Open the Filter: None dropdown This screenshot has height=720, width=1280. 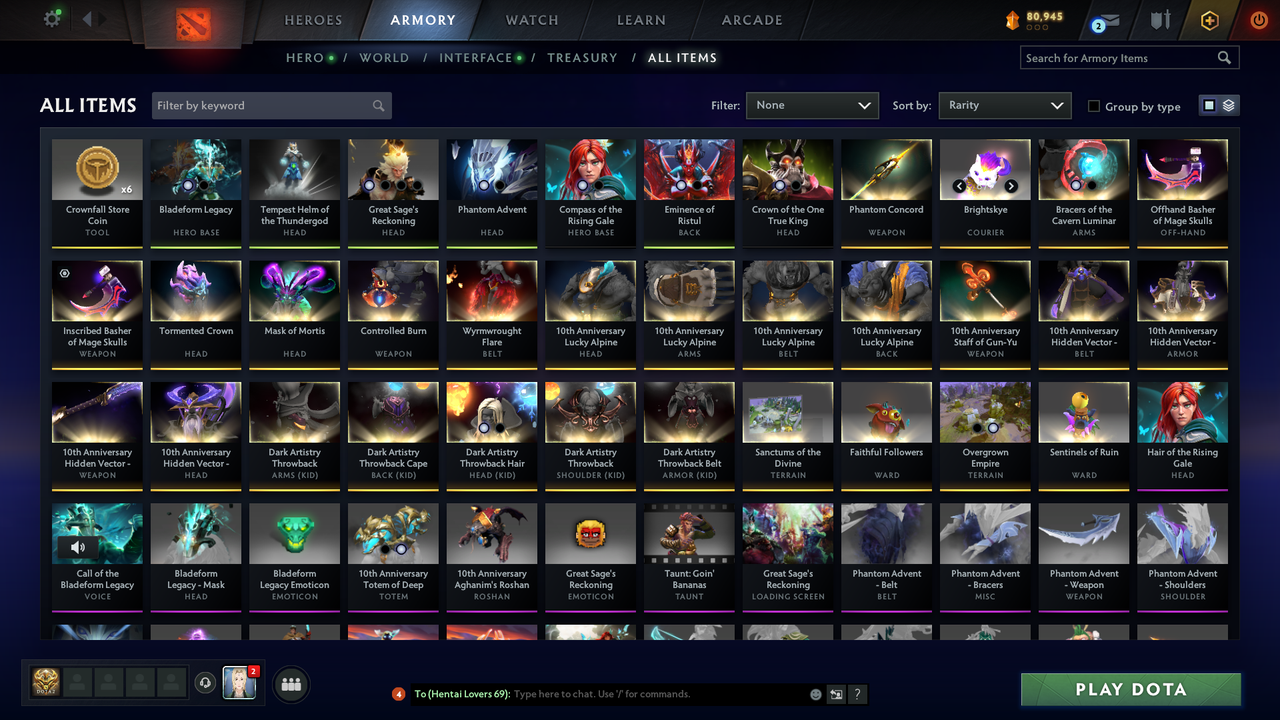coord(812,104)
